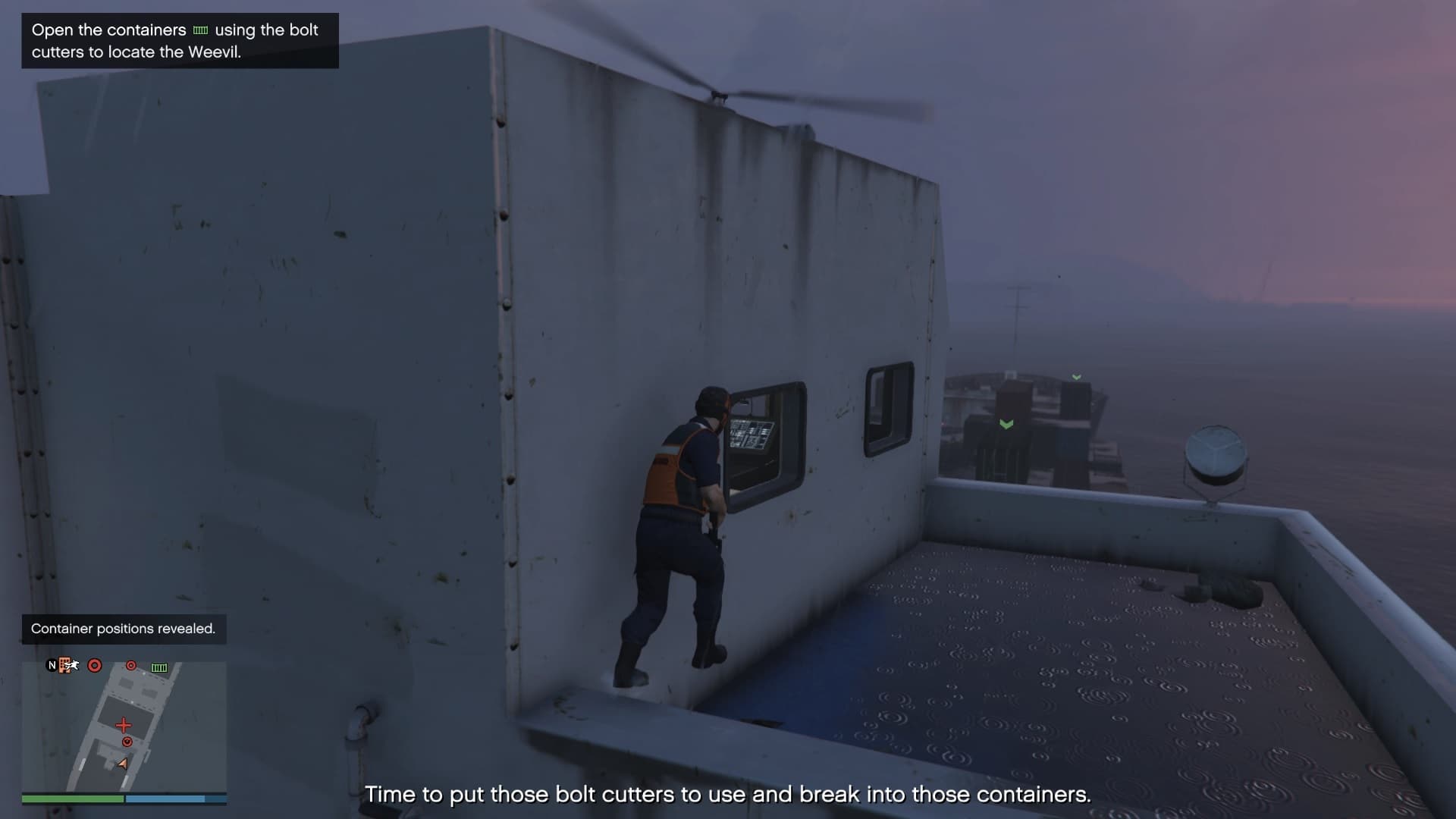
Task: Select the green container blip on the minimap
Action: [159, 667]
